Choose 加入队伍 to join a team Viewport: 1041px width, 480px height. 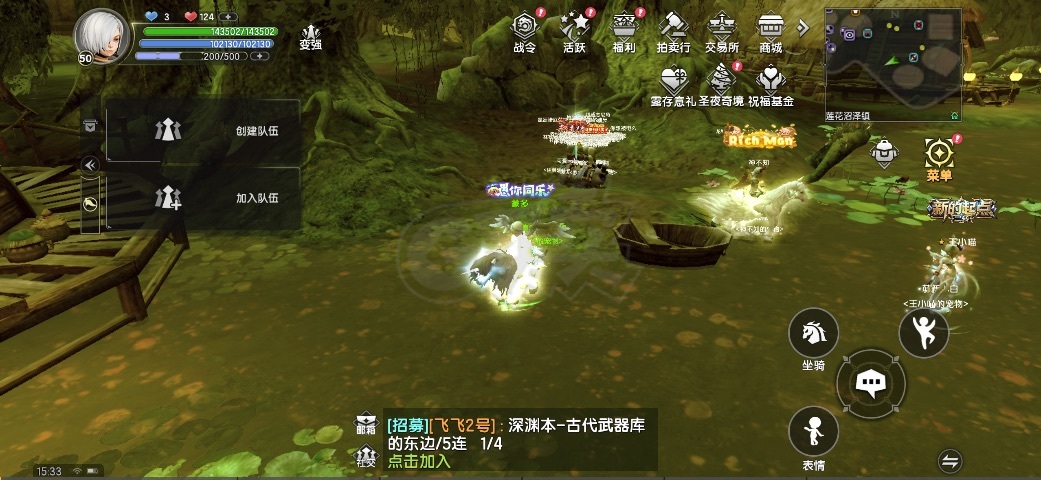click(204, 198)
